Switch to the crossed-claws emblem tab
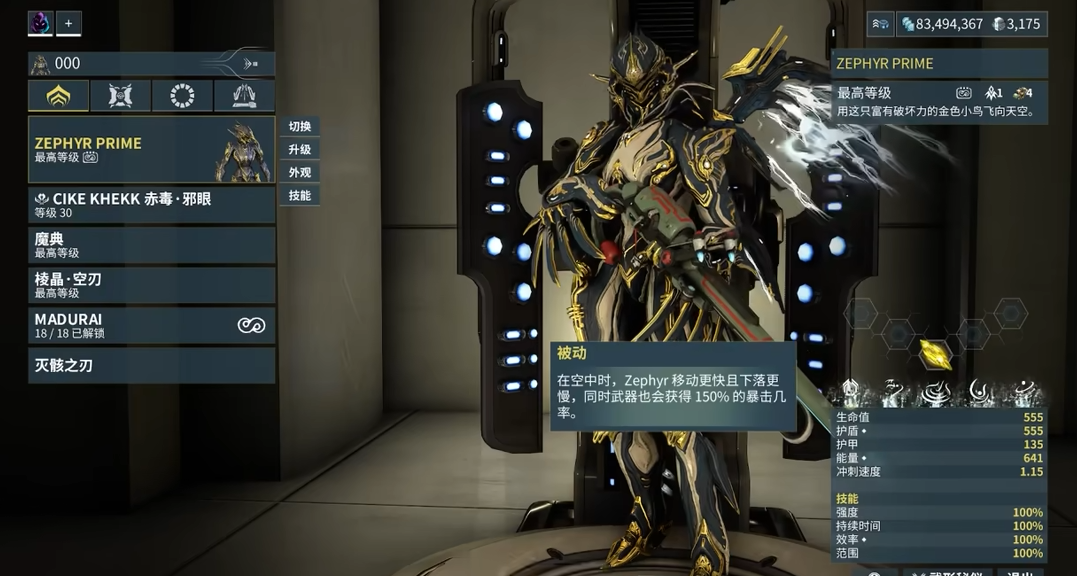Viewport: 1077px width, 576px height. [x=120, y=96]
